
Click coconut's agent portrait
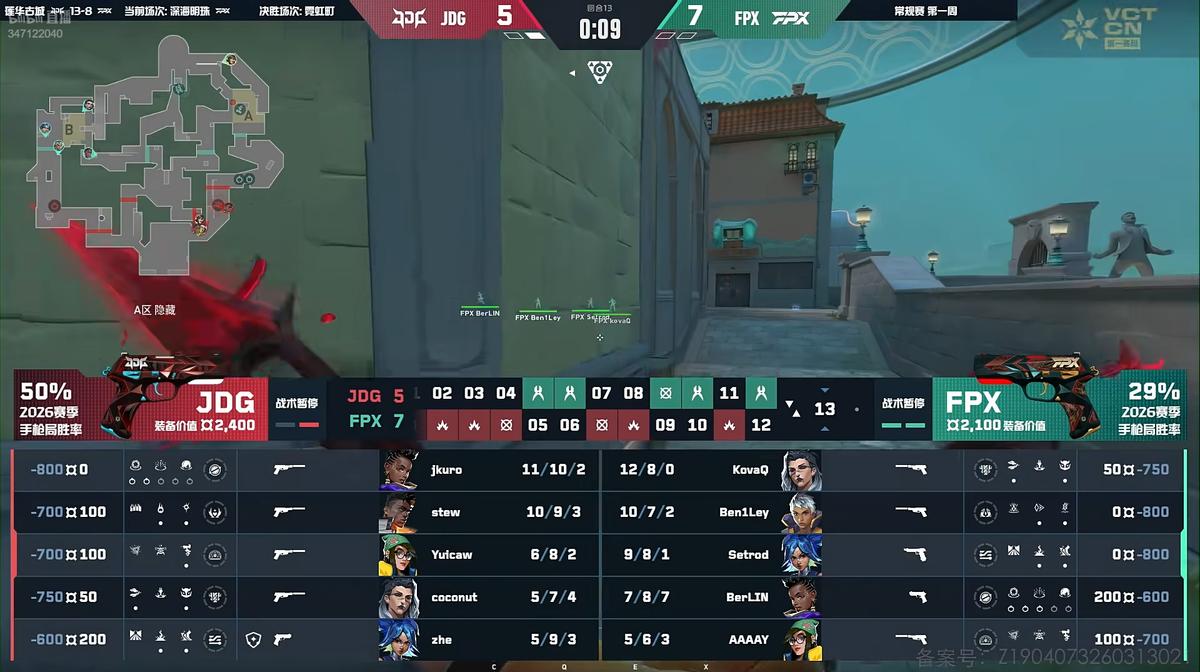tap(398, 597)
